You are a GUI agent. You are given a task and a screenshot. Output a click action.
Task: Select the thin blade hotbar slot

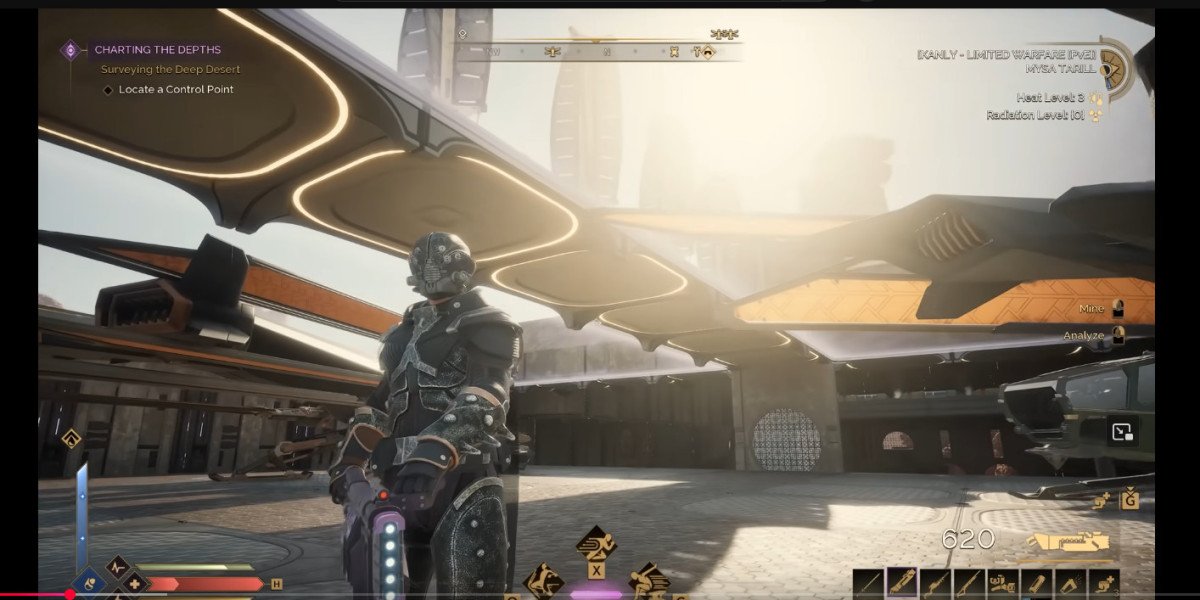pos(868,584)
